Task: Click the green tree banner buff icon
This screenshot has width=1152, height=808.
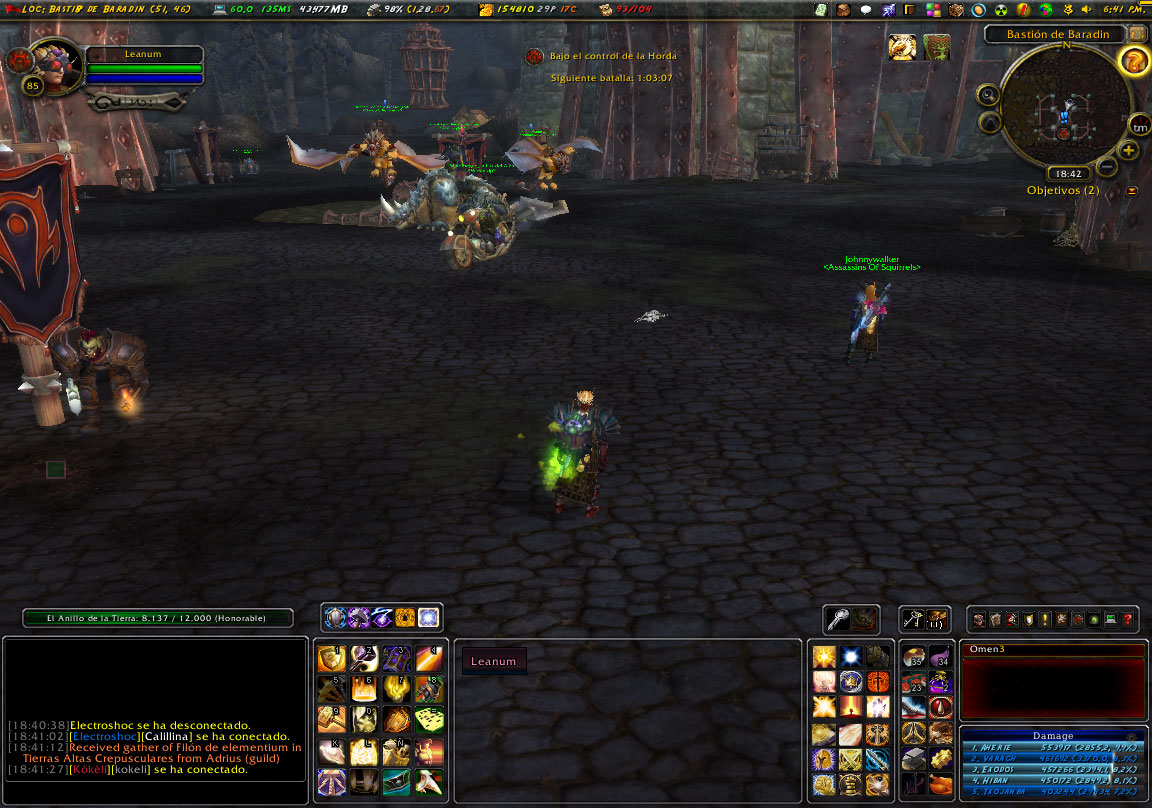Action: [936, 47]
